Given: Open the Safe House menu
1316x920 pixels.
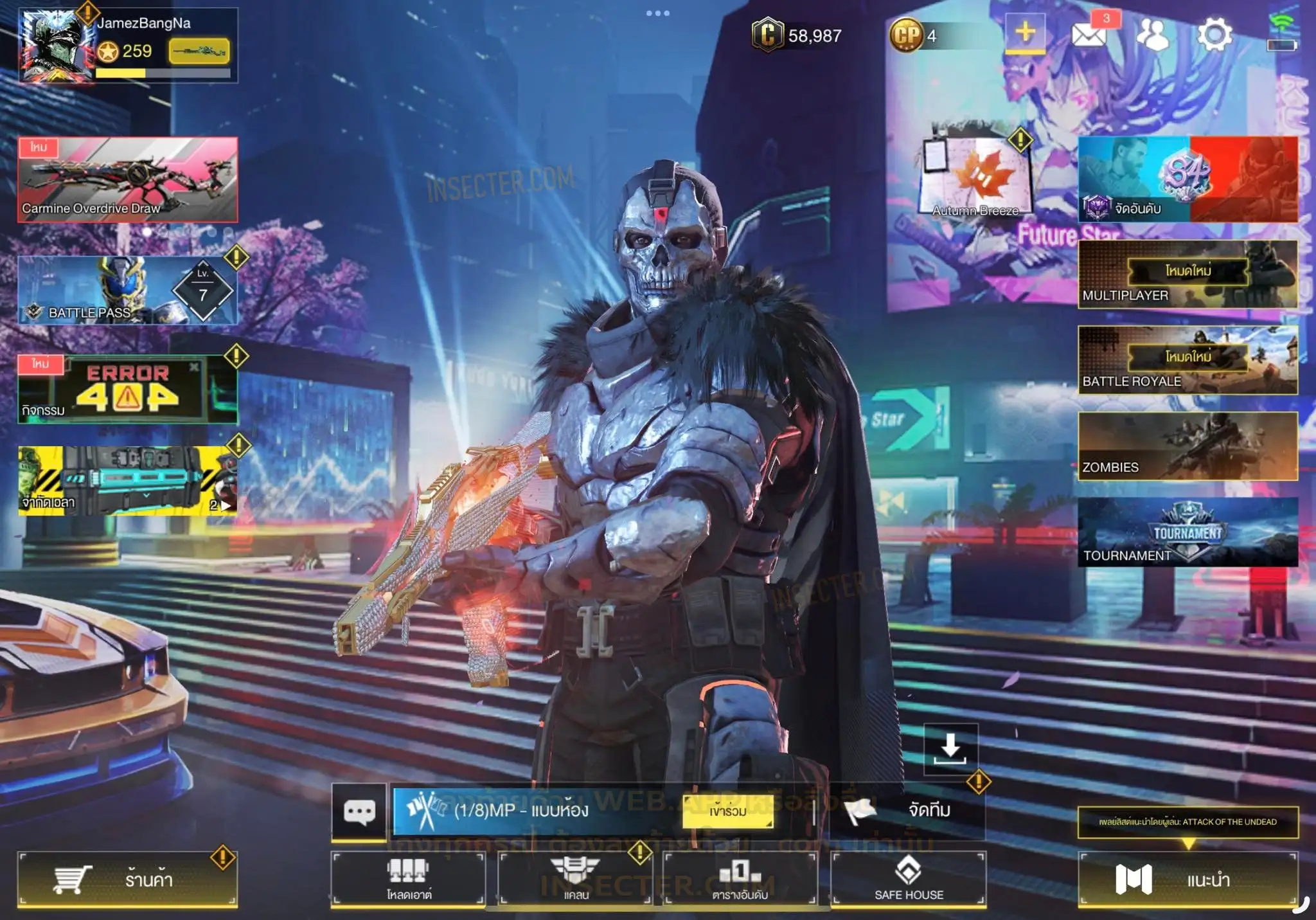Looking at the screenshot, I should pyautogui.click(x=909, y=878).
